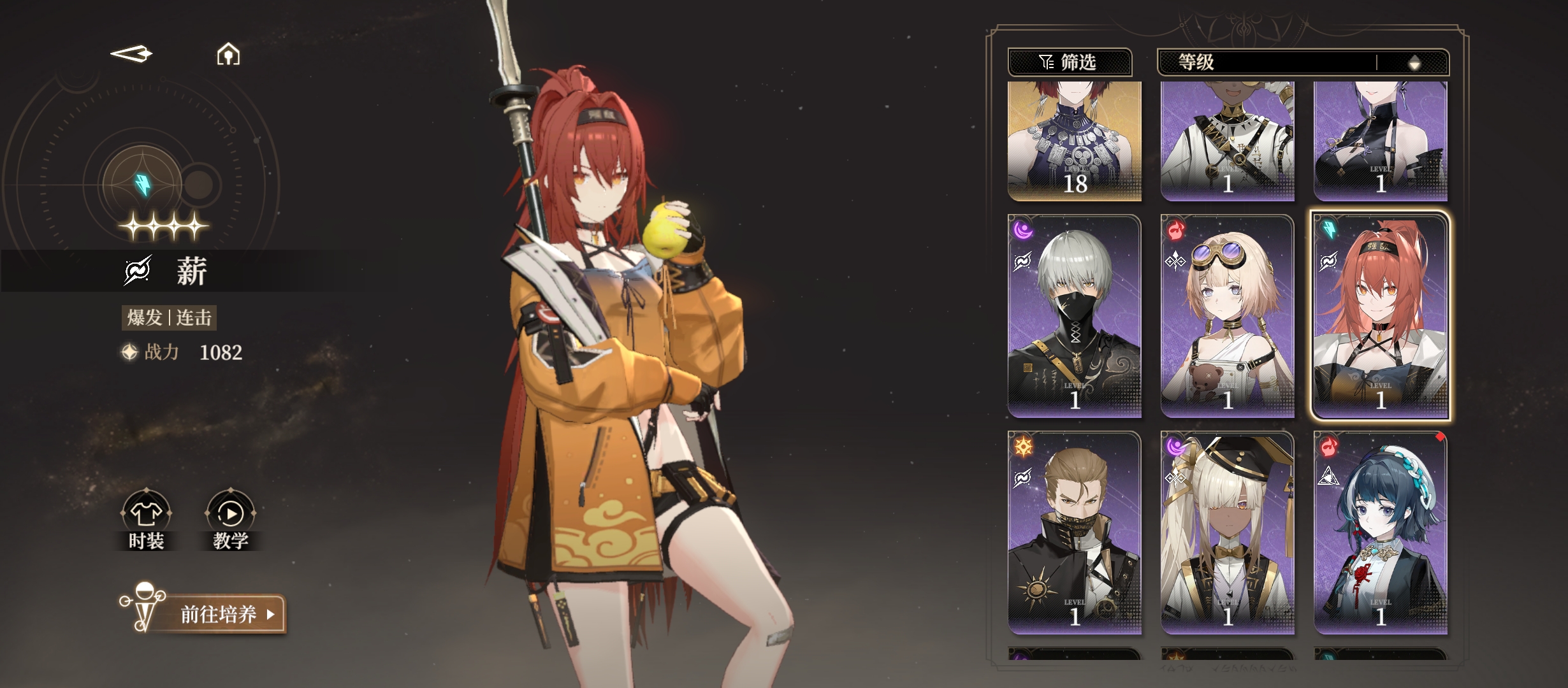1568x688 pixels.
Task: Toggle the sort order arrow
Action: [x=1414, y=62]
